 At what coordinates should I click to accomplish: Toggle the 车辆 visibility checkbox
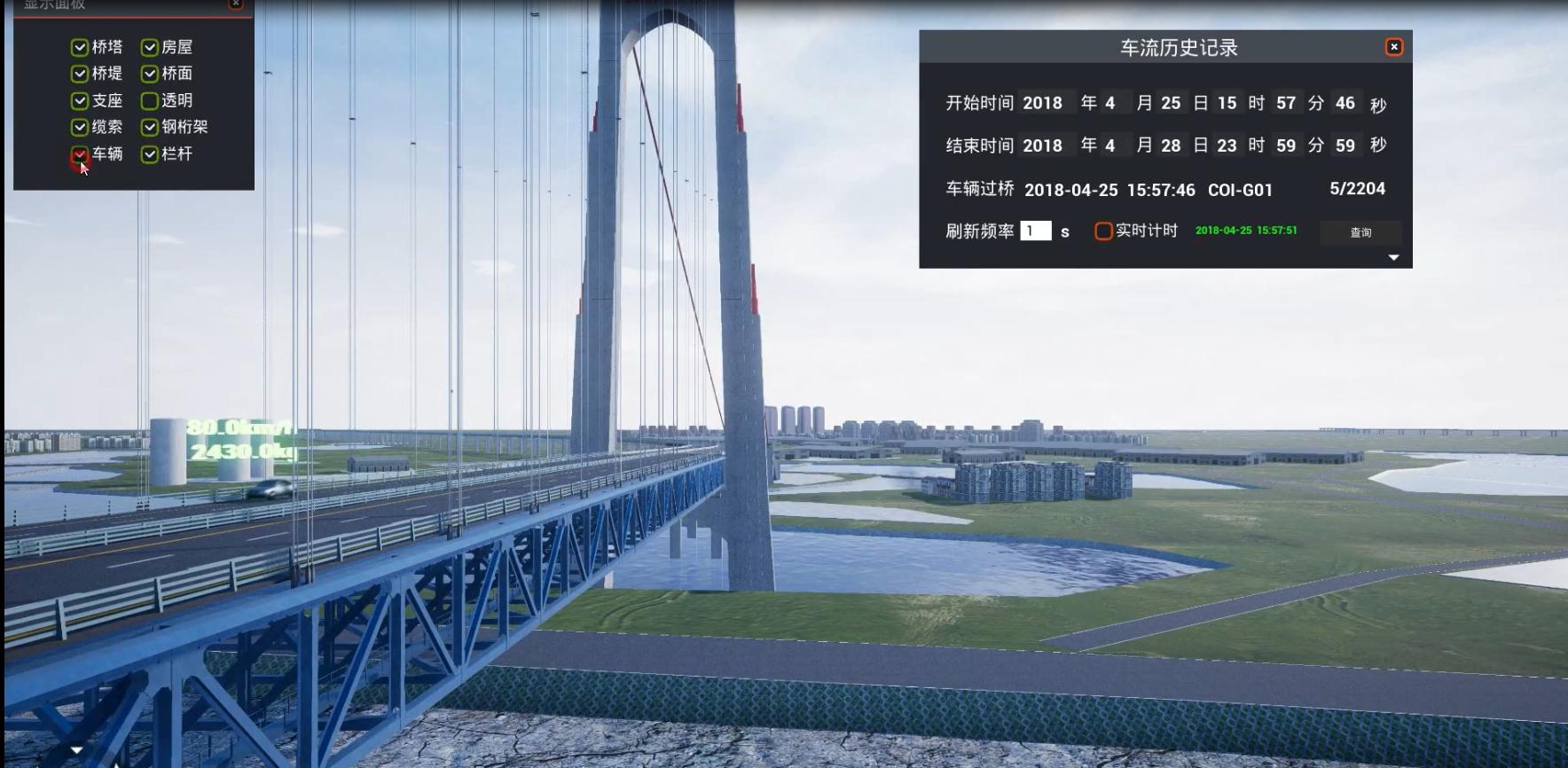(80, 155)
